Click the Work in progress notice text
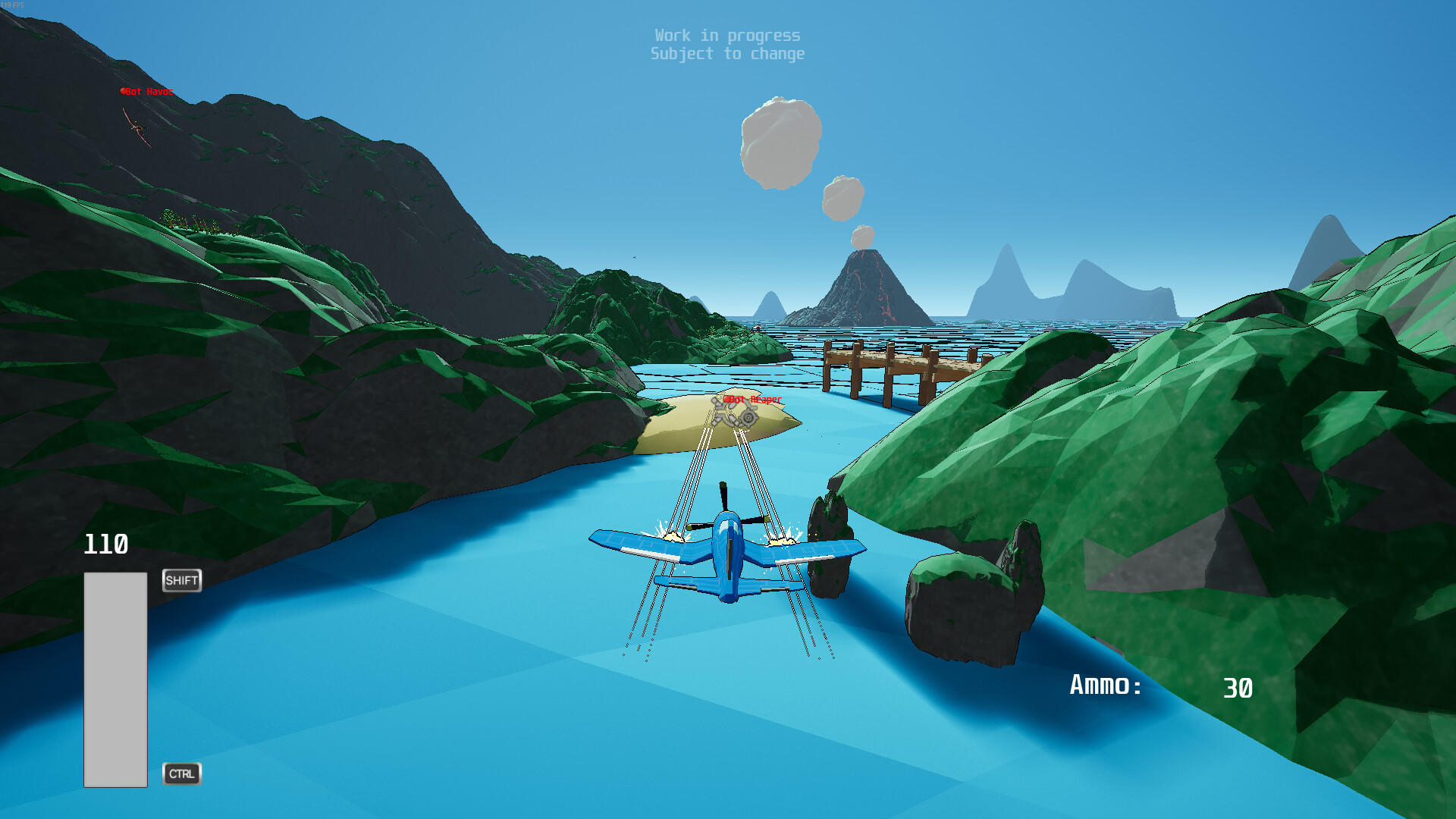The image size is (1456, 819). click(727, 35)
